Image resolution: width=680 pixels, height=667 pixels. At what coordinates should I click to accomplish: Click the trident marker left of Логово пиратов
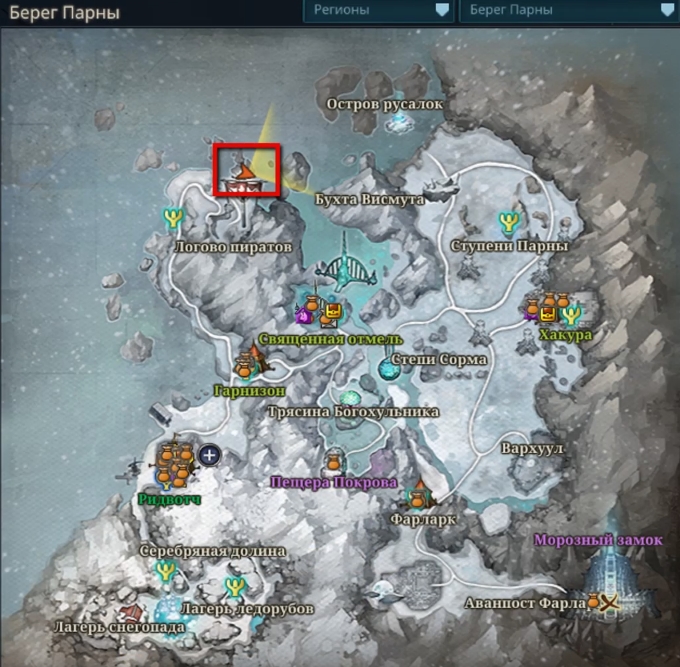[x=174, y=217]
